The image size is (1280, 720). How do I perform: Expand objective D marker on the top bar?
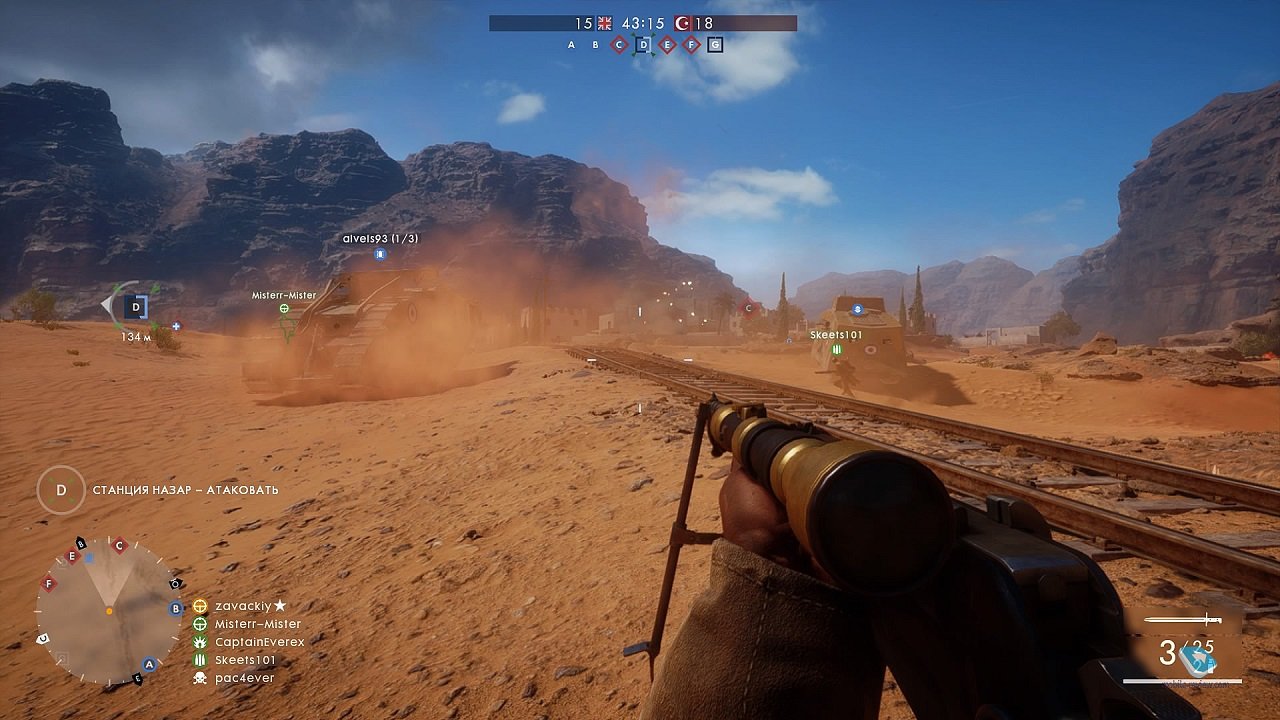tap(643, 44)
